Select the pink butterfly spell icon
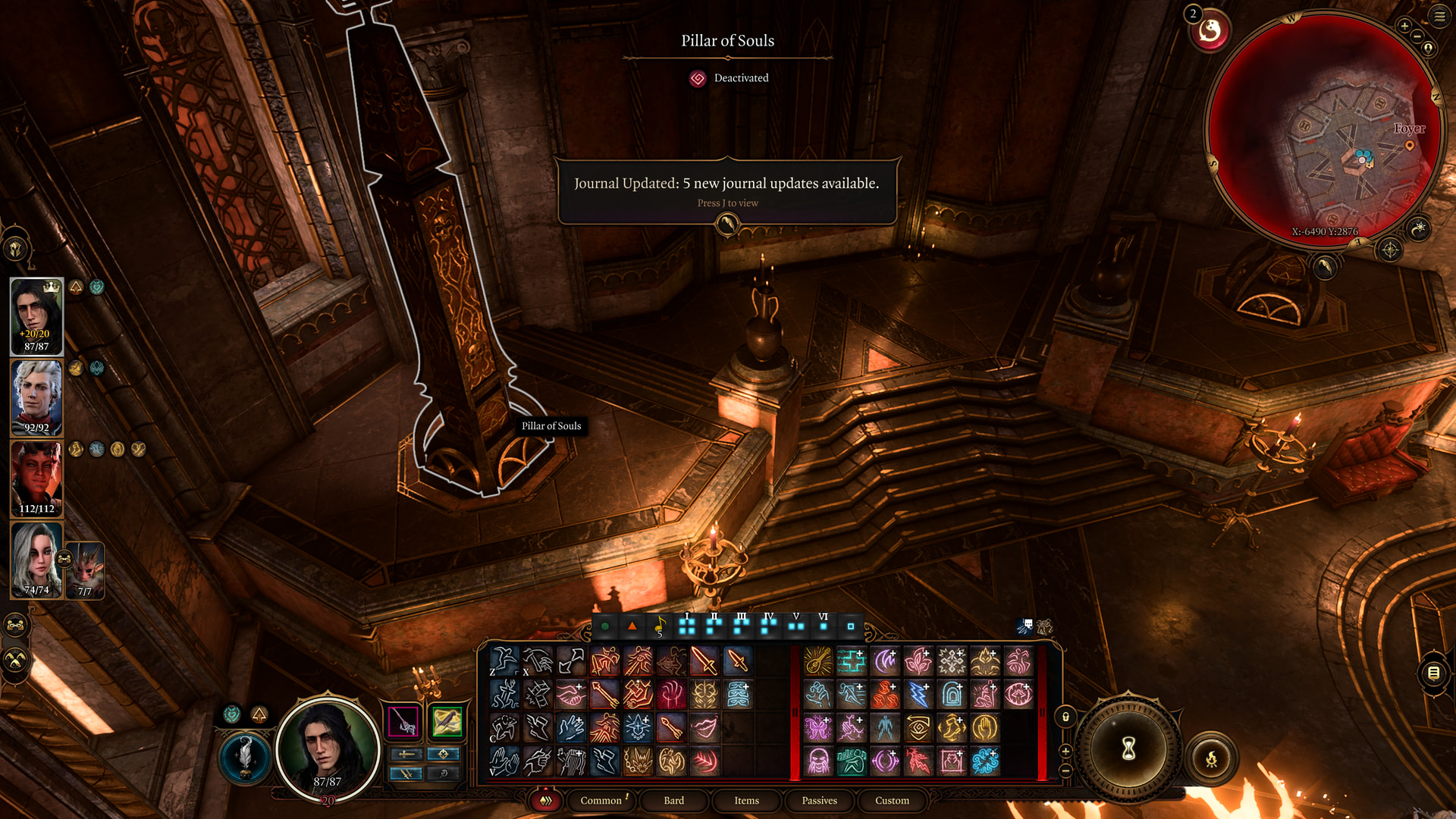Viewport: 1456px width, 819px height. 818,727
